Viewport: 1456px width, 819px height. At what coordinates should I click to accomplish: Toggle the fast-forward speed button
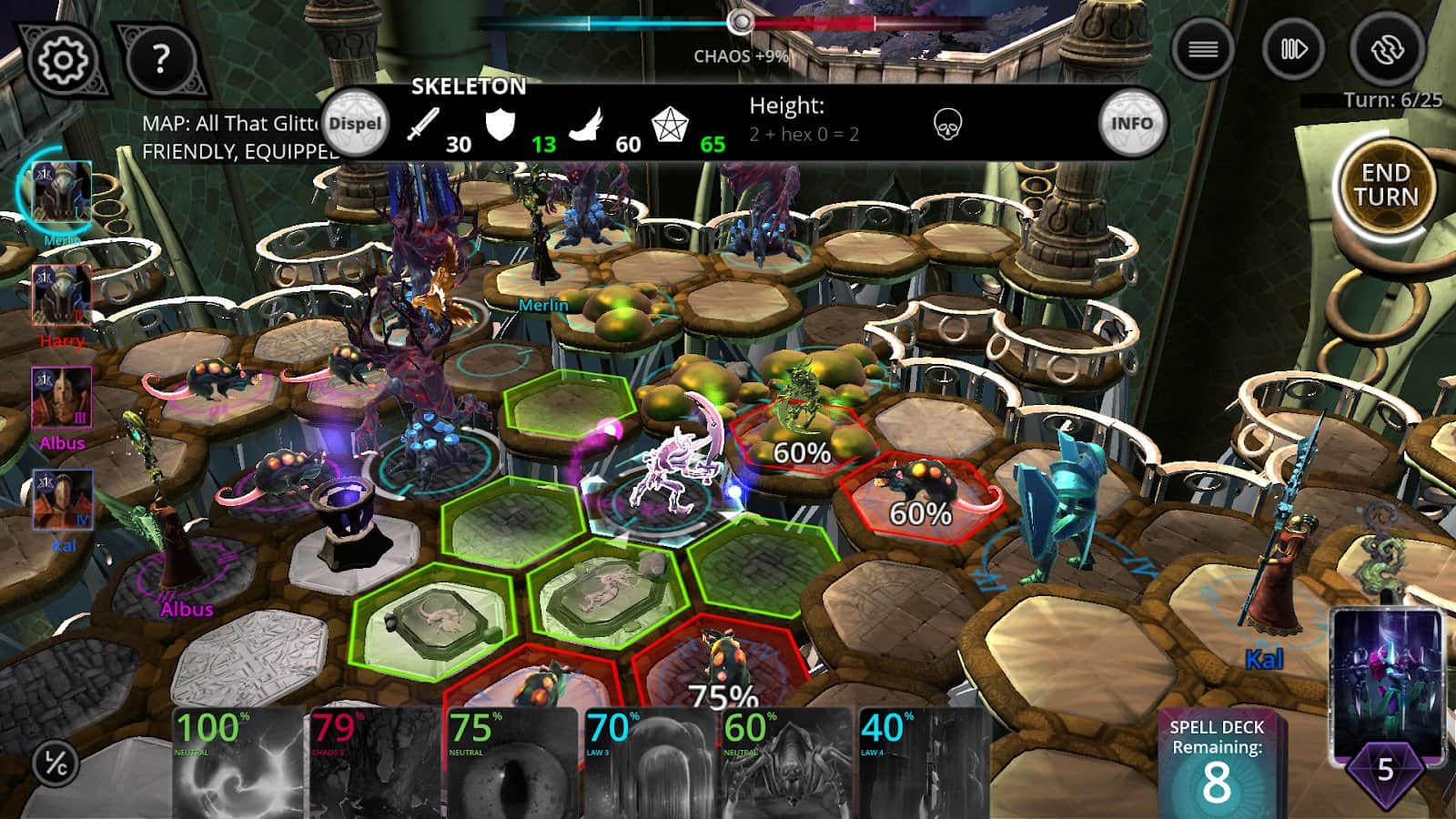point(1293,49)
